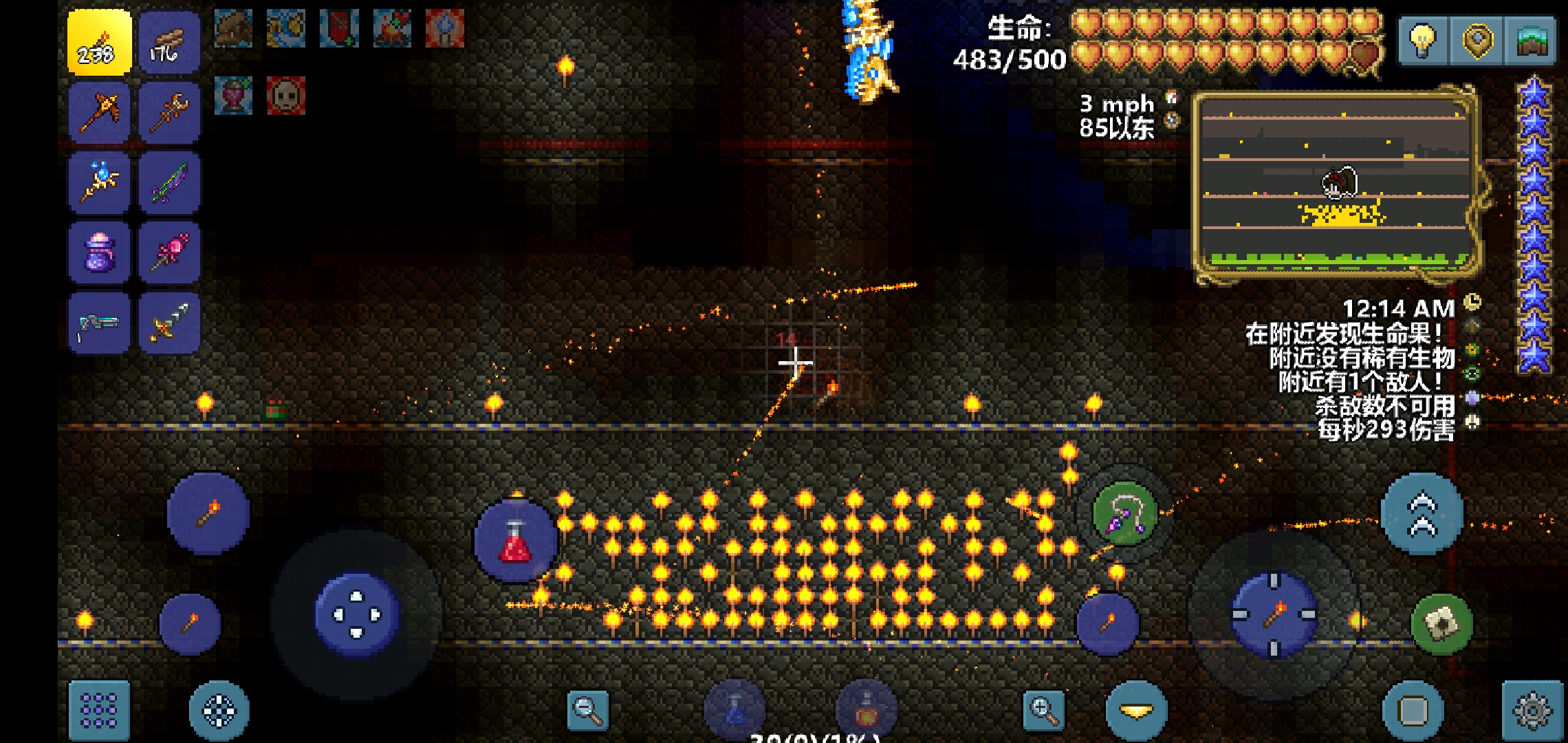
Task: Open the settings gear menu
Action: tap(1533, 711)
